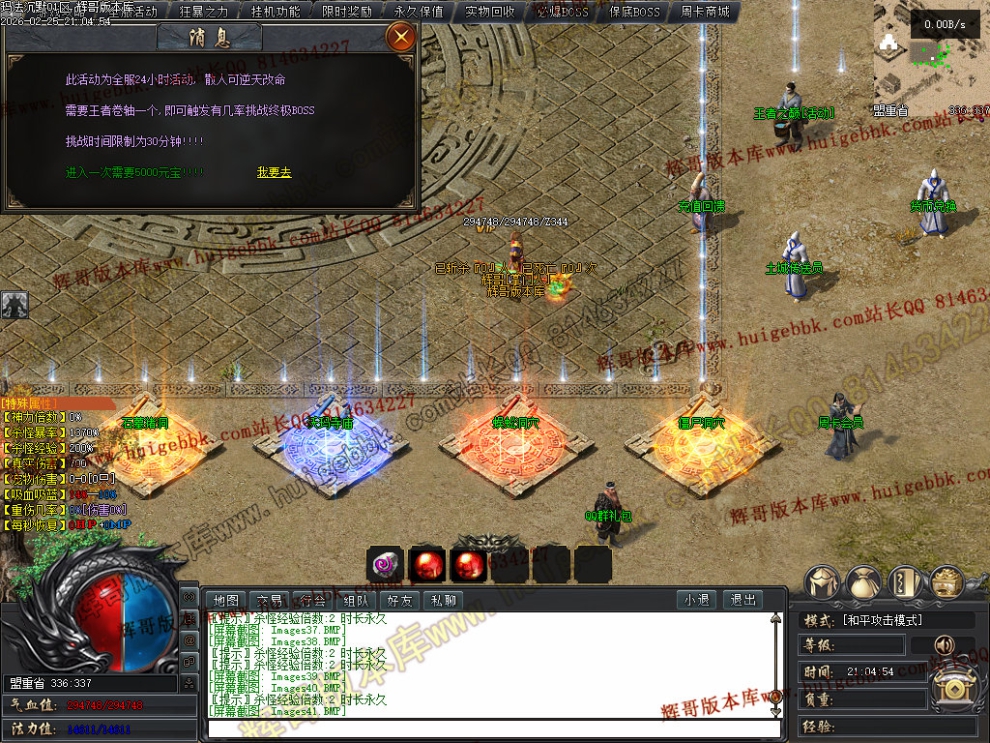Close the 消息 message dialog

401,38
